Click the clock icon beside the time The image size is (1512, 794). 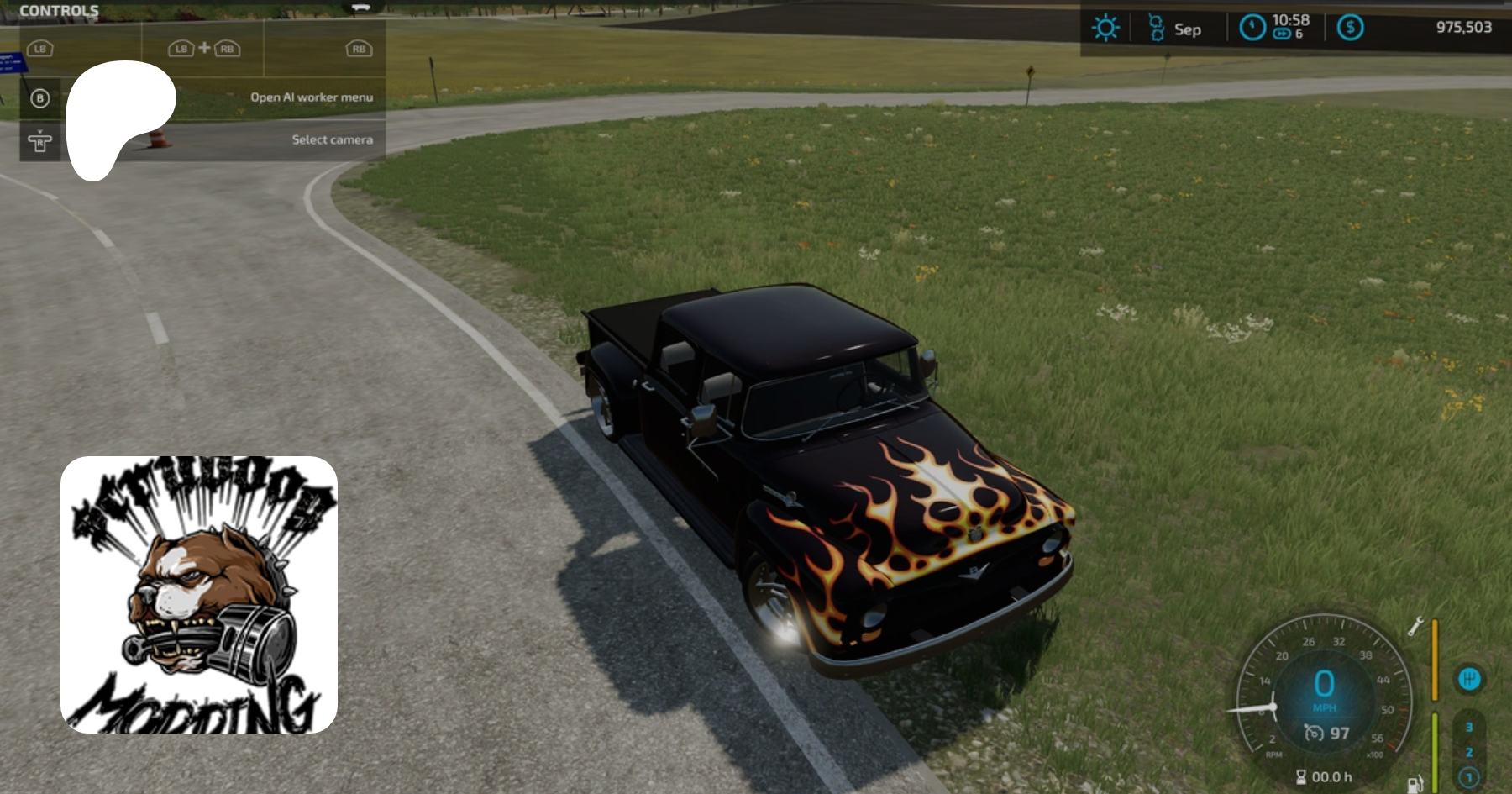1252,29
